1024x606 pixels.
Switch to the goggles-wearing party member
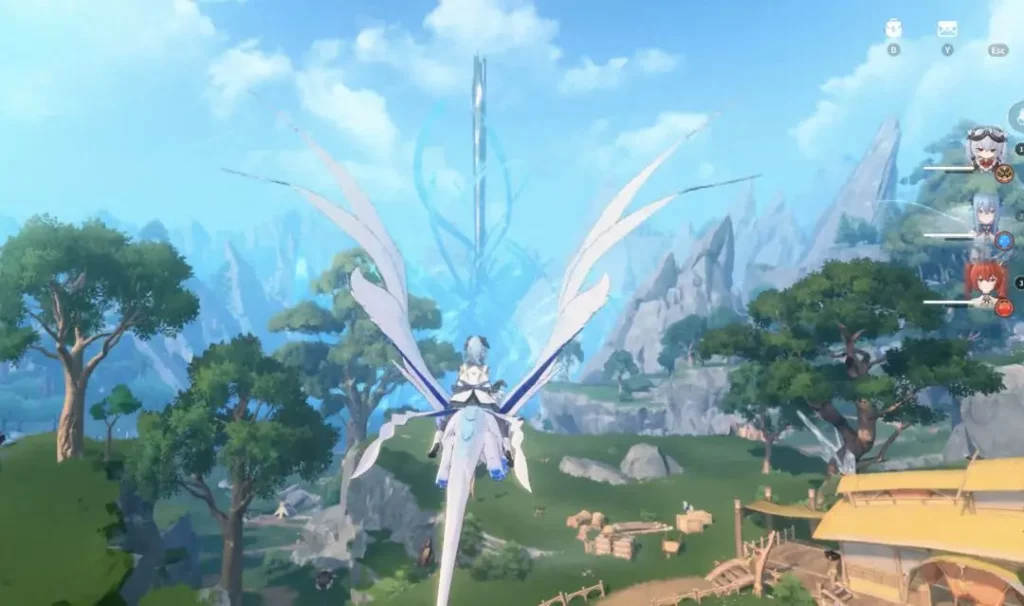coord(986,148)
